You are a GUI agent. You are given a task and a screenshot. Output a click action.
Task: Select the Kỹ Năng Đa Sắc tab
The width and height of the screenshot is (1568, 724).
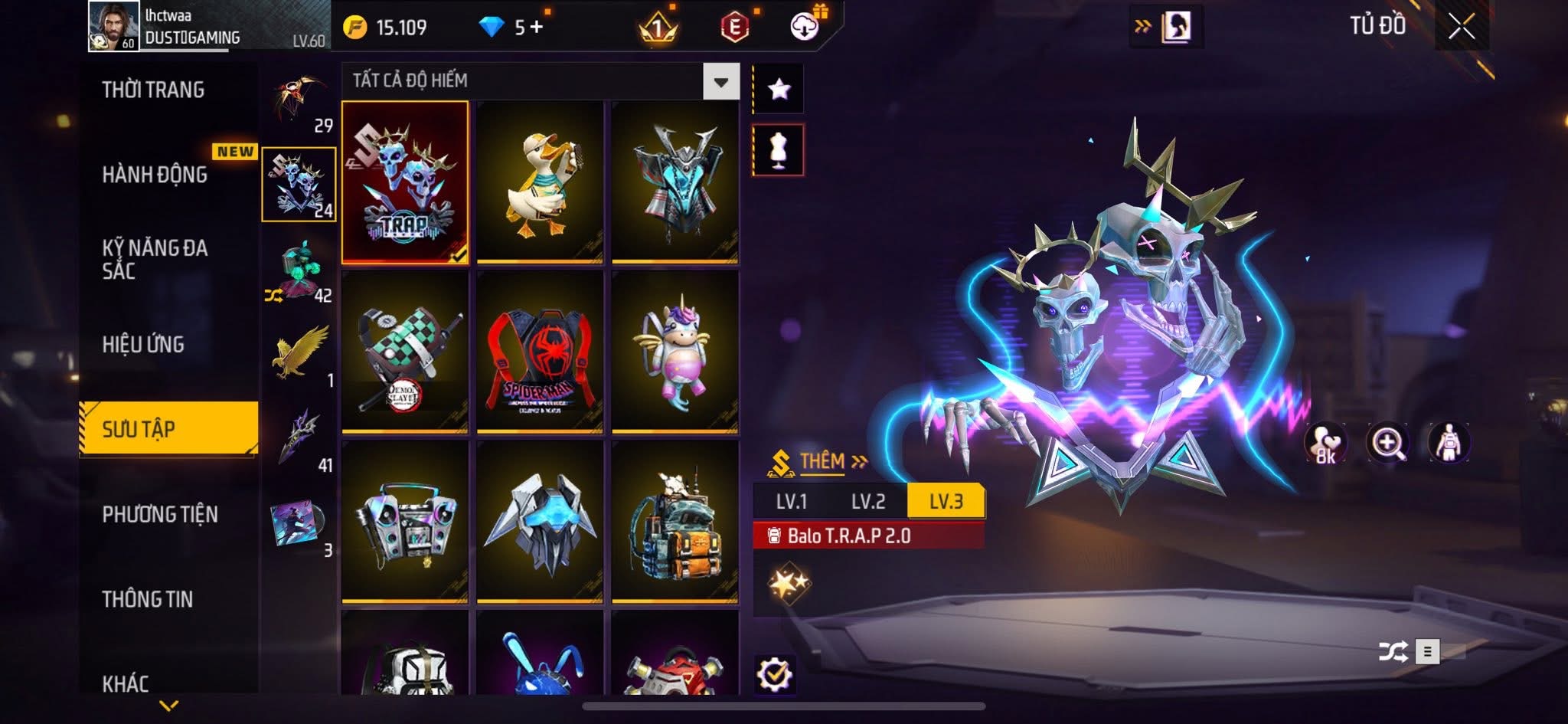[155, 259]
